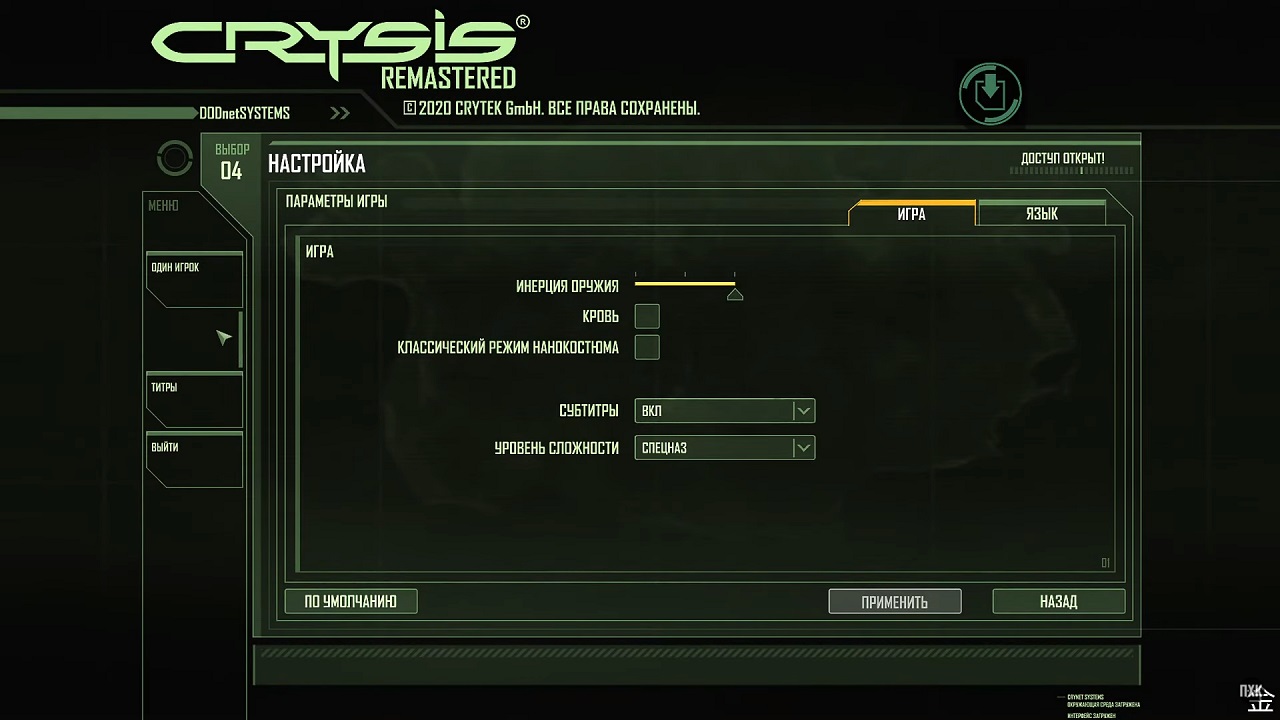Reset settings with ПО УМОЛЧАНИЮ
The height and width of the screenshot is (720, 1280).
(351, 601)
